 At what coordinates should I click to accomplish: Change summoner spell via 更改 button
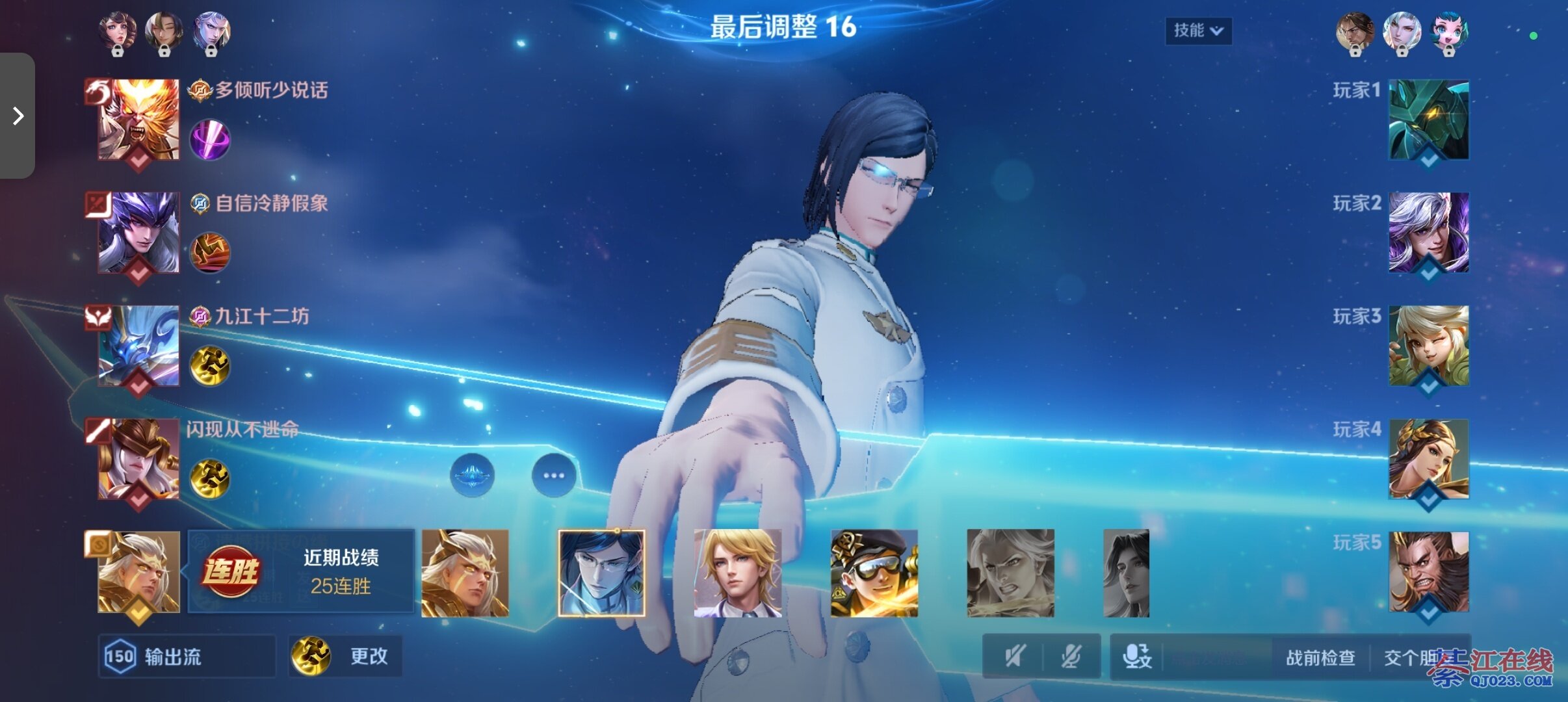coord(345,656)
